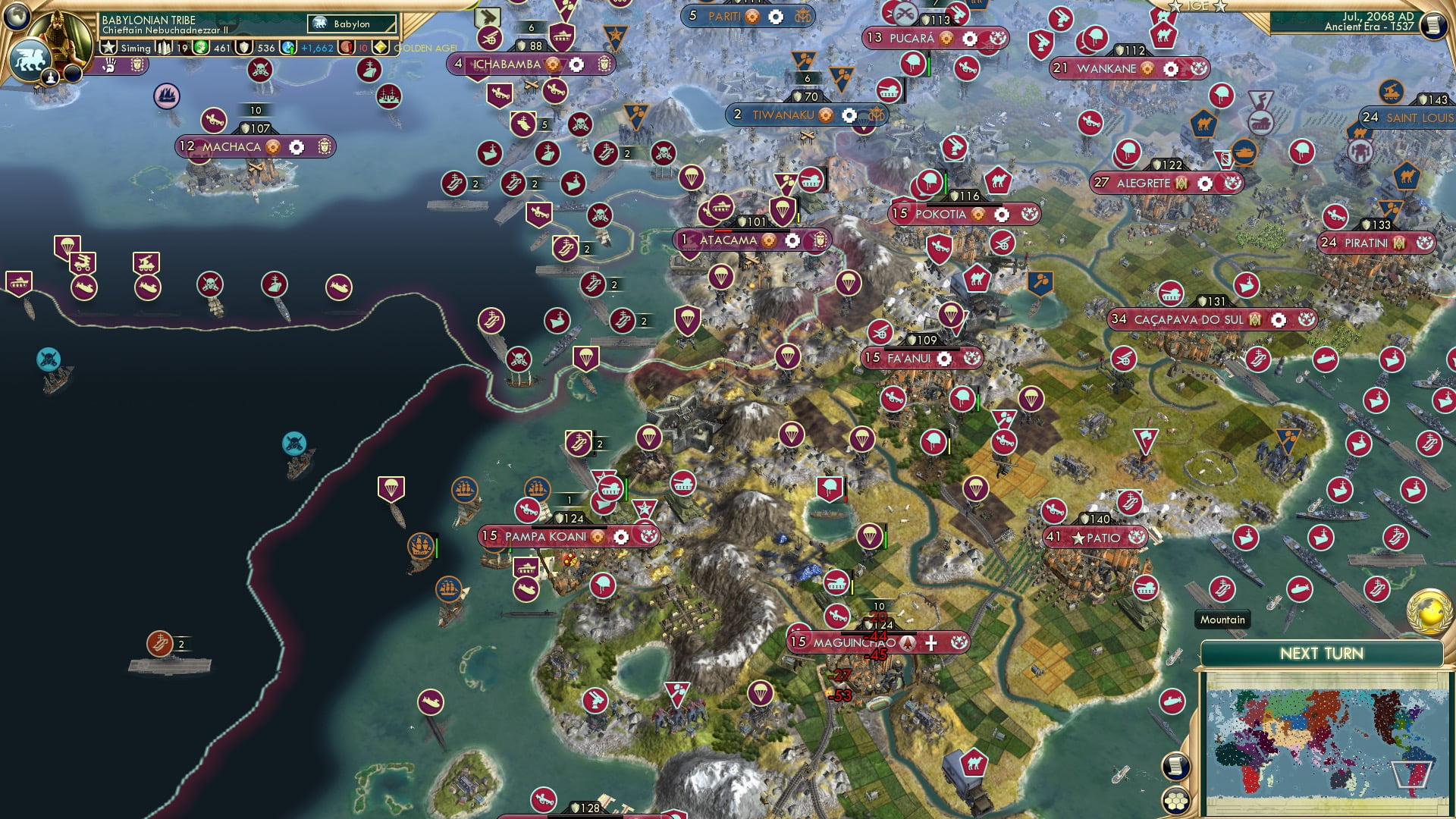Open the diplomacy globe icon top-left
Image resolution: width=1456 pixels, height=819 pixels.
pos(16,17)
